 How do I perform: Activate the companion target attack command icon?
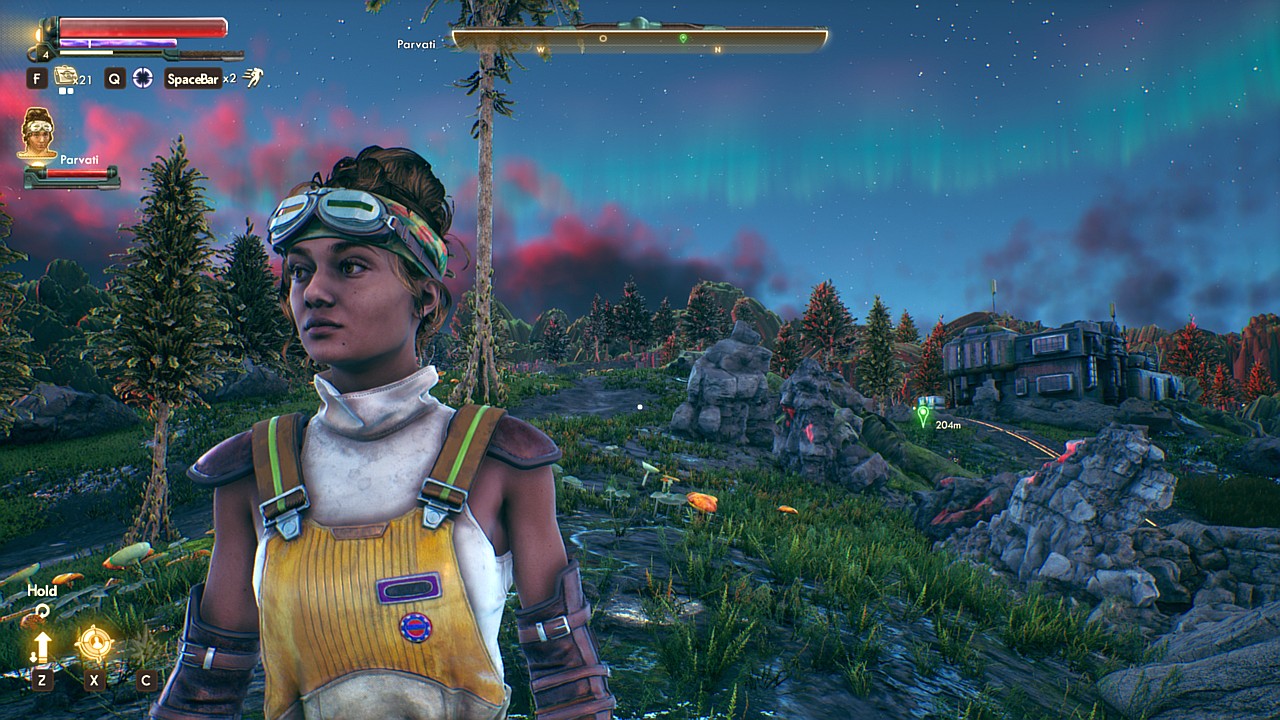tap(94, 644)
